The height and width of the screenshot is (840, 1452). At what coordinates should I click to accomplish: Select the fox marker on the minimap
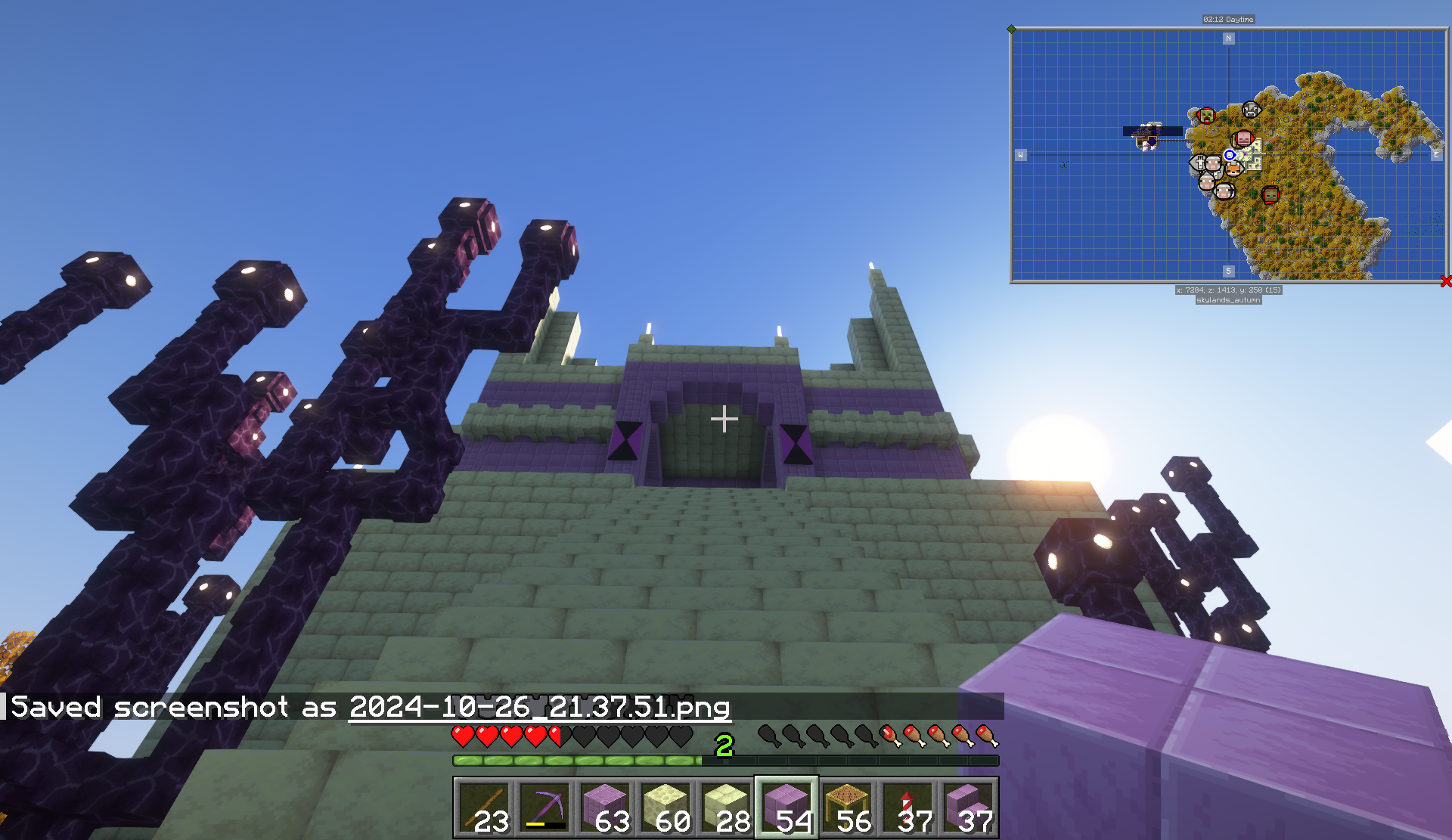click(x=1233, y=169)
